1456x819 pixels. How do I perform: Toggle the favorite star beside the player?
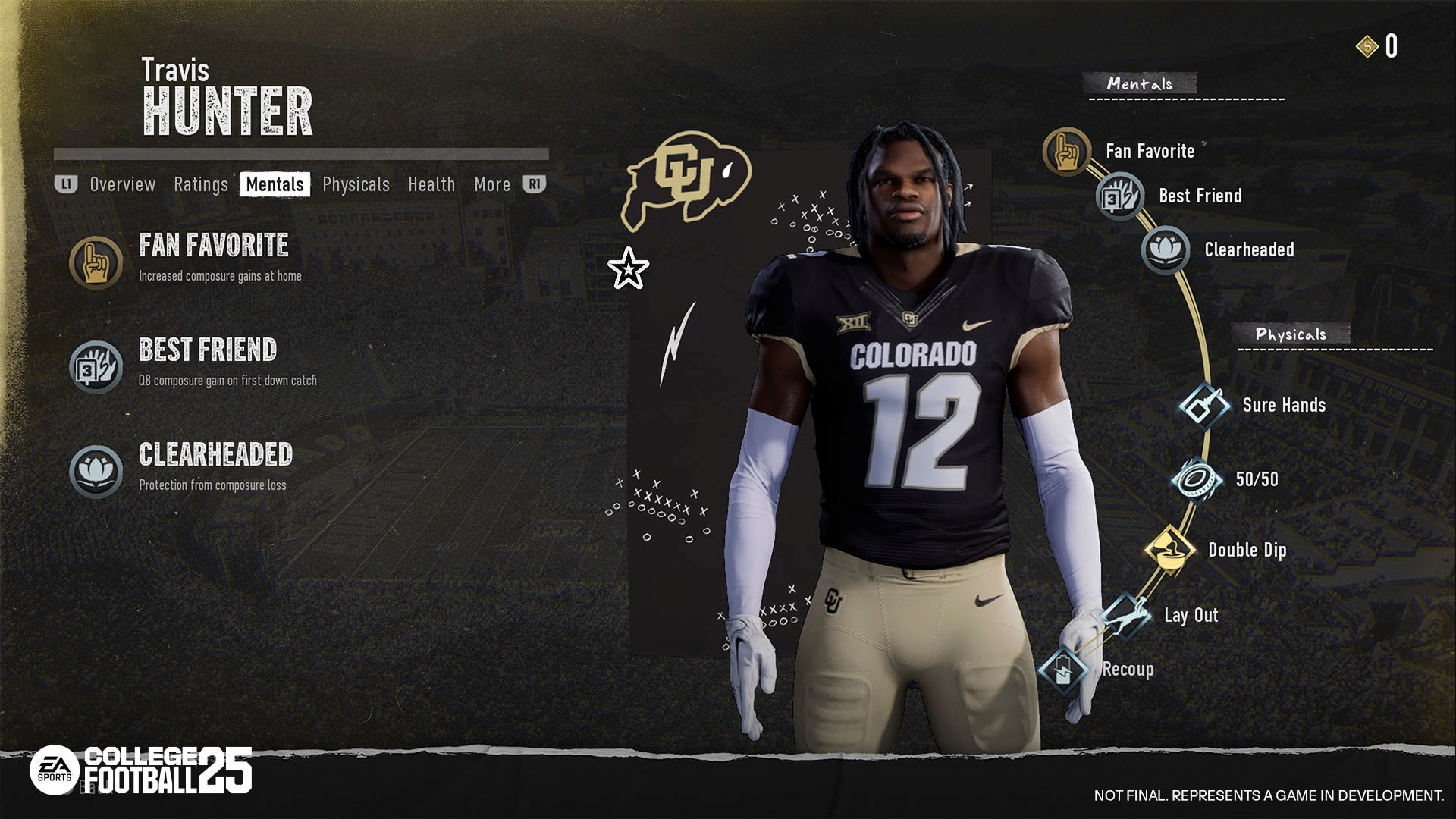click(x=628, y=268)
